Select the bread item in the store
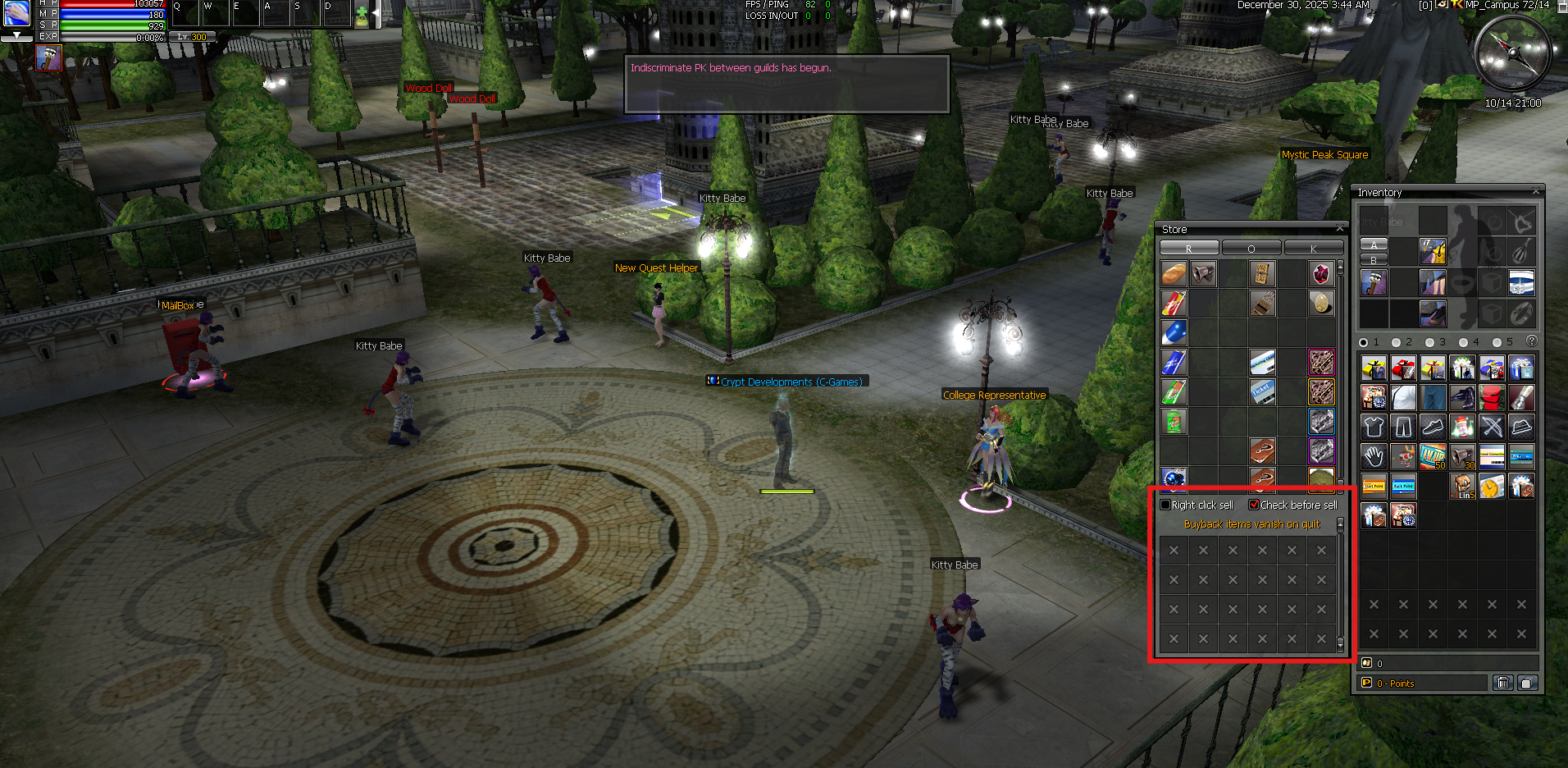Viewport: 1568px width, 768px height. [1174, 273]
